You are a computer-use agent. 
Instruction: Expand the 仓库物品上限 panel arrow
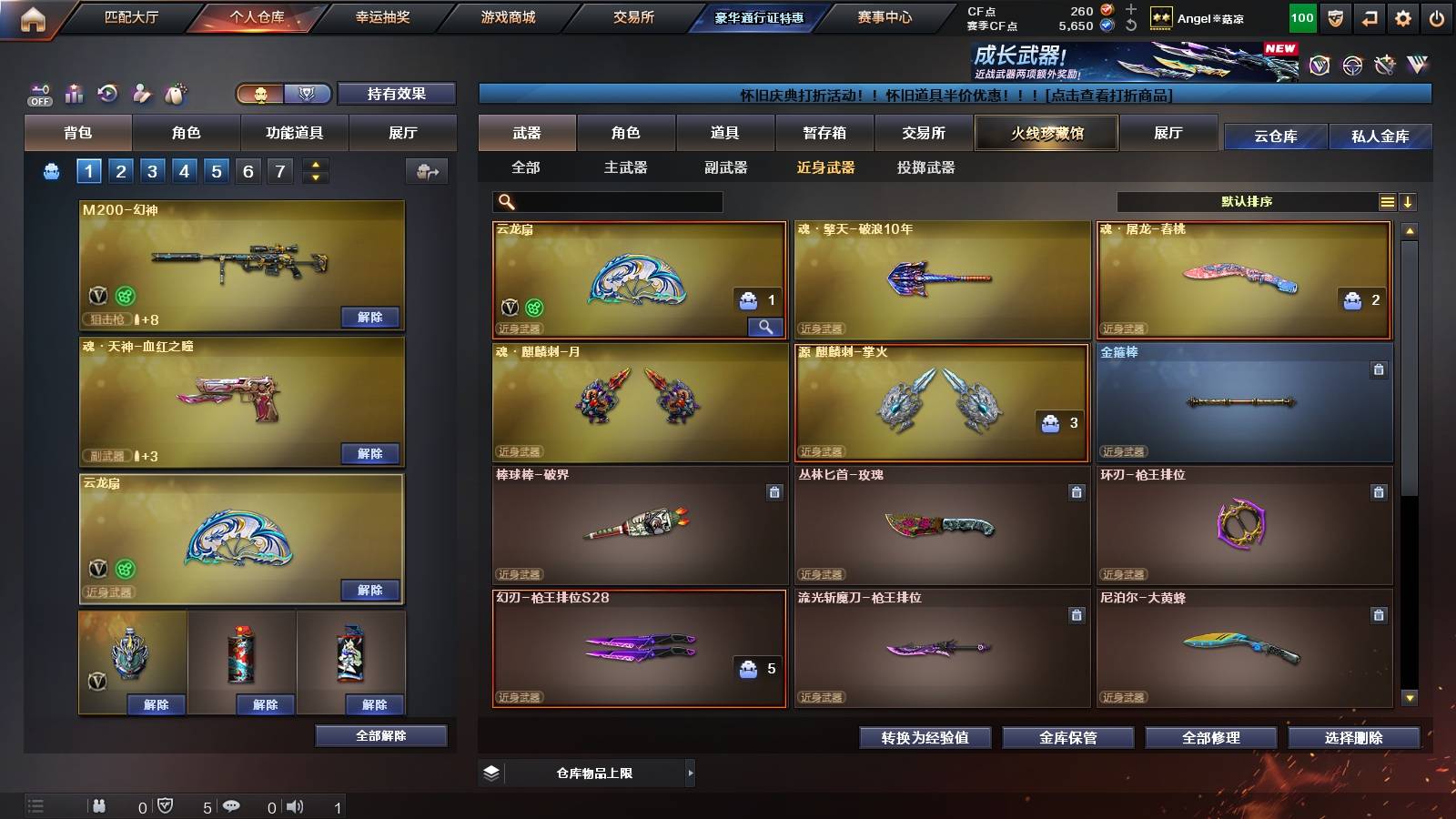click(x=690, y=773)
